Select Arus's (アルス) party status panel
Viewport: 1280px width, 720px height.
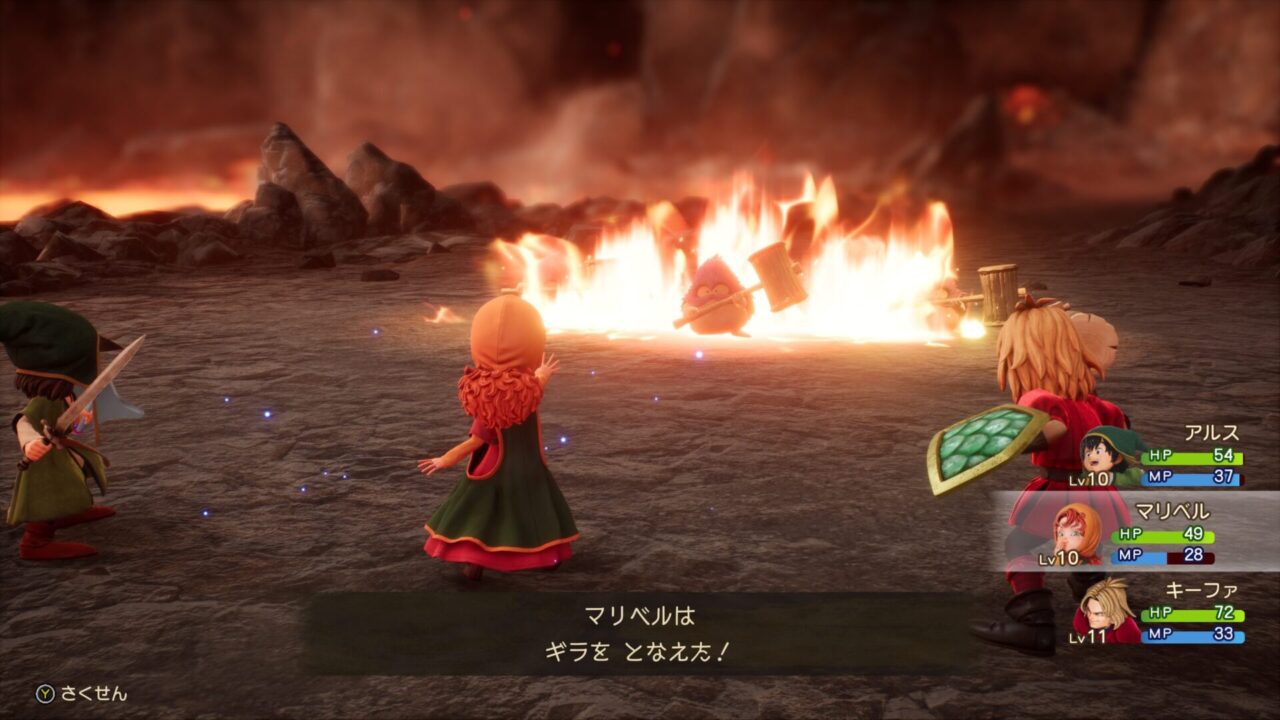[x=1160, y=457]
